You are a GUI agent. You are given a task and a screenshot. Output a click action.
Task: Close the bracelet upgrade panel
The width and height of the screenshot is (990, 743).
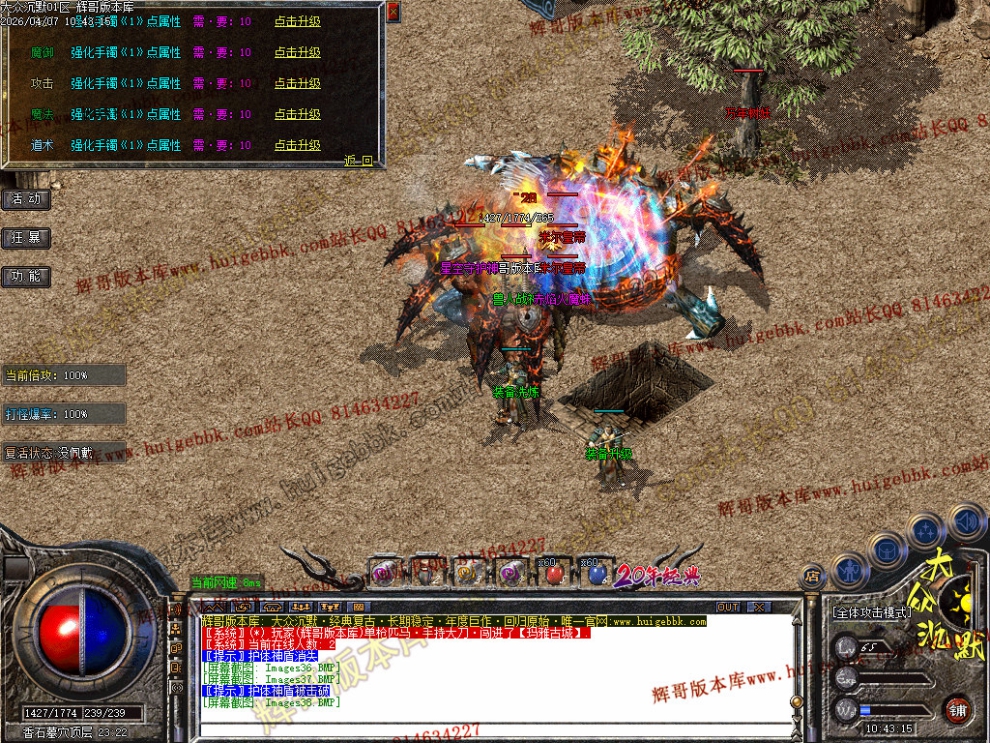tap(393, 12)
